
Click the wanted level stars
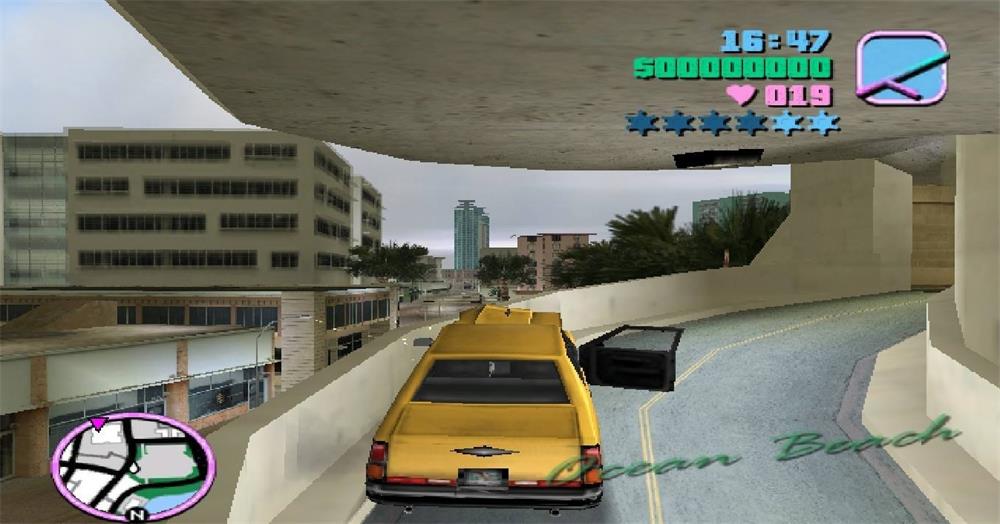(x=732, y=123)
